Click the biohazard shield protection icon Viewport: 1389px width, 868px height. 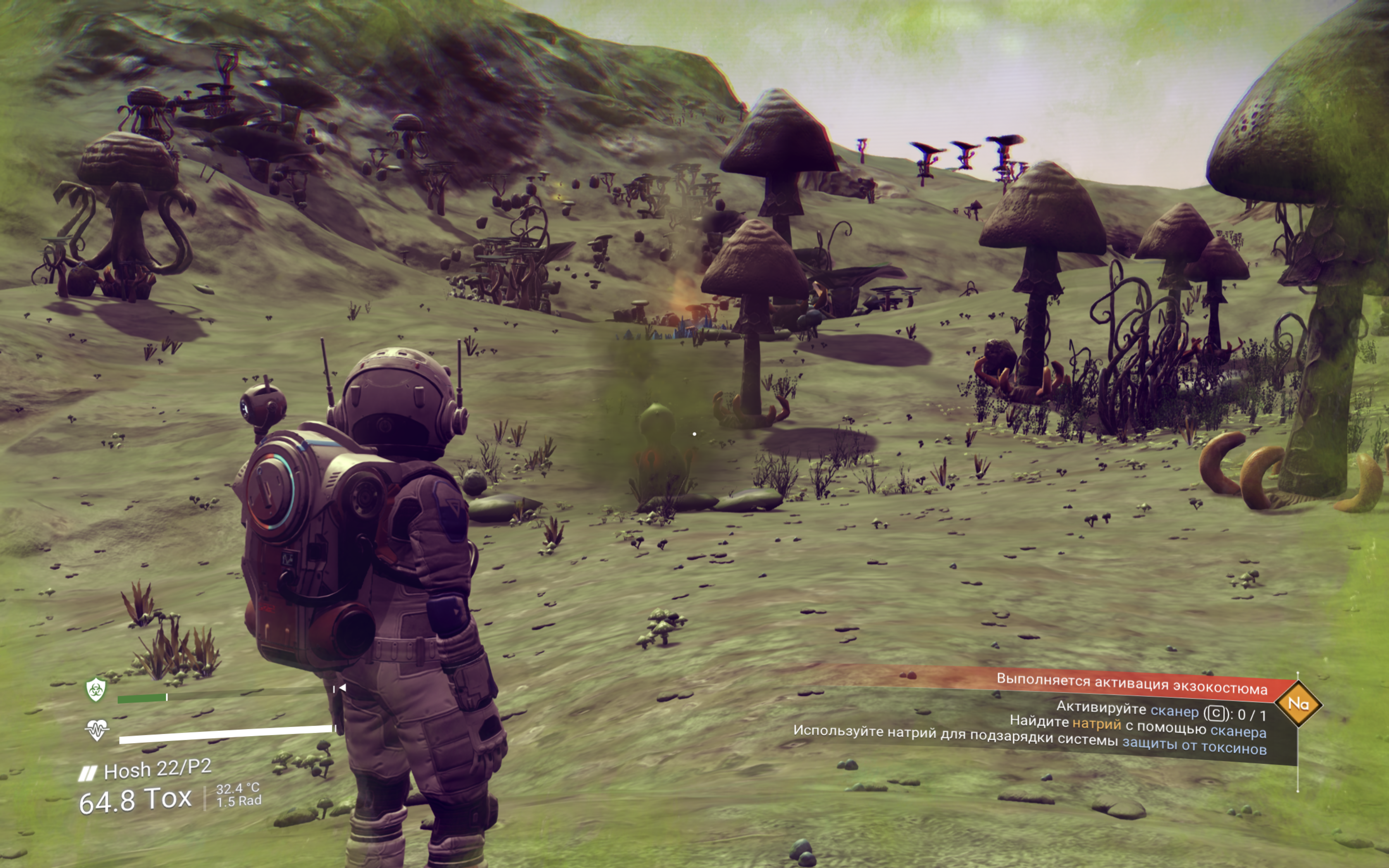click(96, 689)
